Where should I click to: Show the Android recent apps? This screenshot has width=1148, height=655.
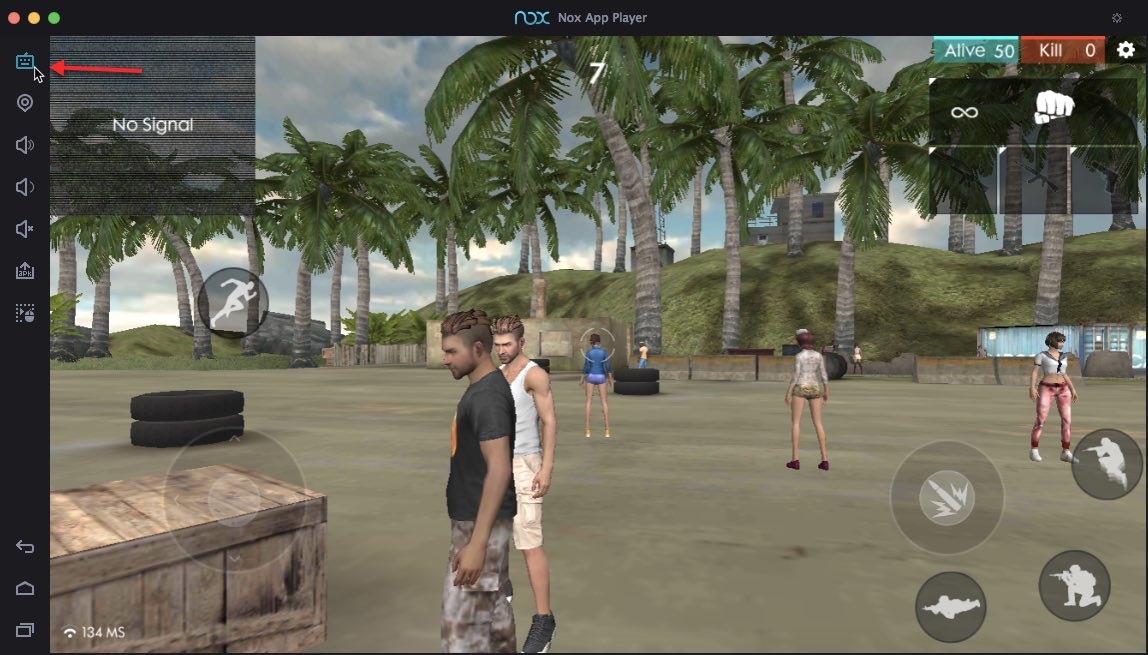(25, 630)
